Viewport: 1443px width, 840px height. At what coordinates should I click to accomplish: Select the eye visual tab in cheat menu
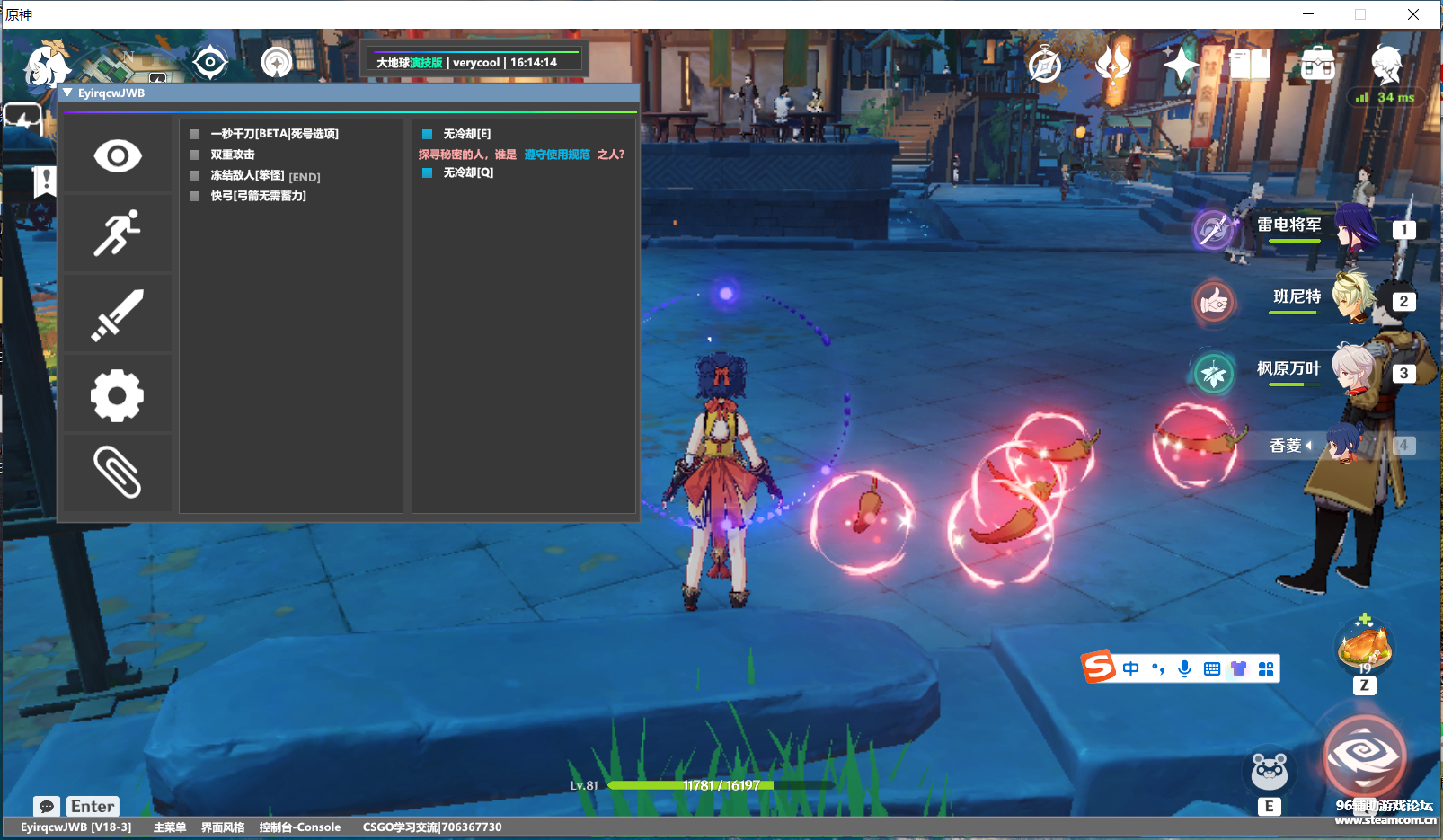click(117, 155)
